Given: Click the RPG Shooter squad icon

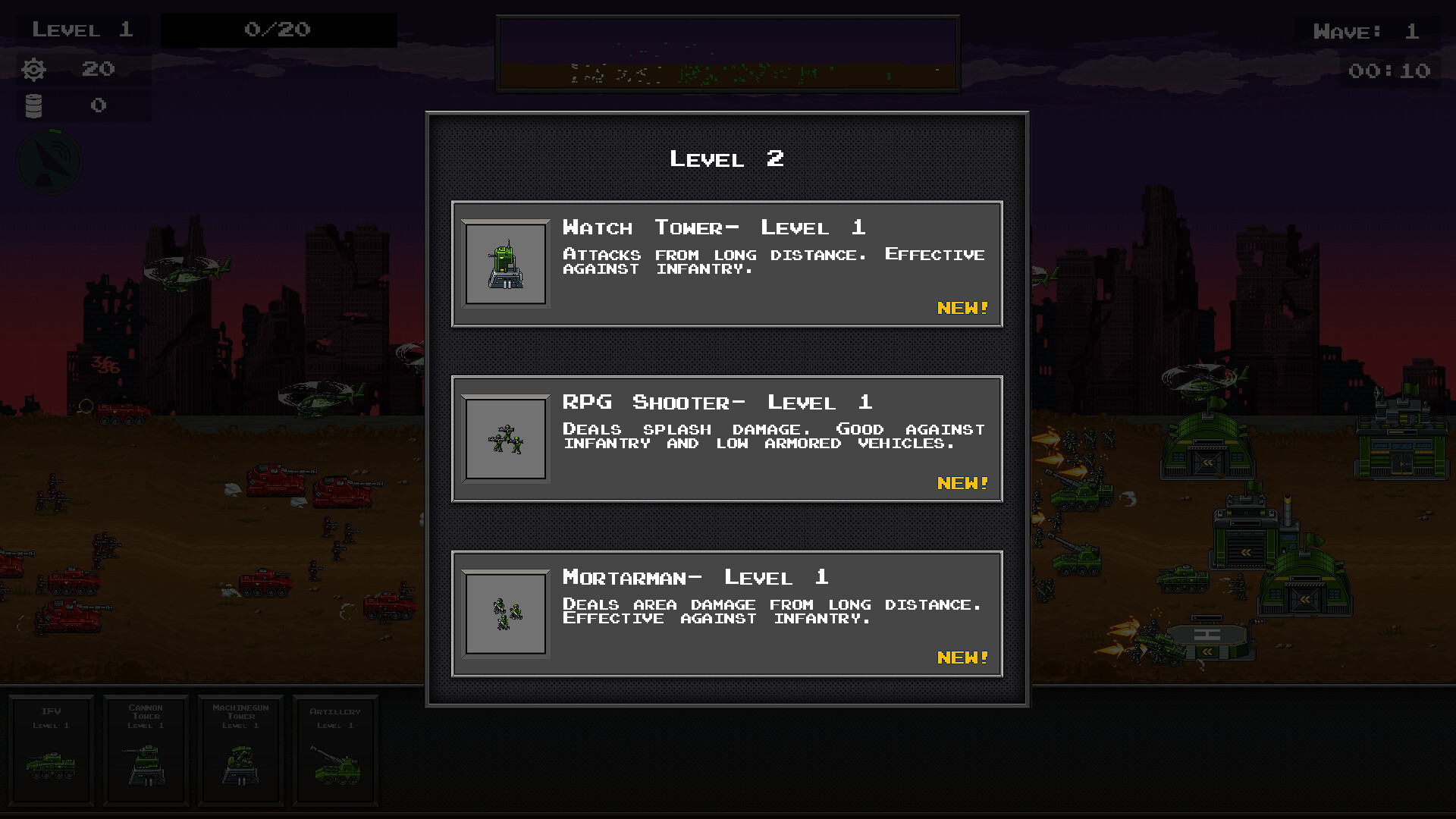Looking at the screenshot, I should click(505, 439).
